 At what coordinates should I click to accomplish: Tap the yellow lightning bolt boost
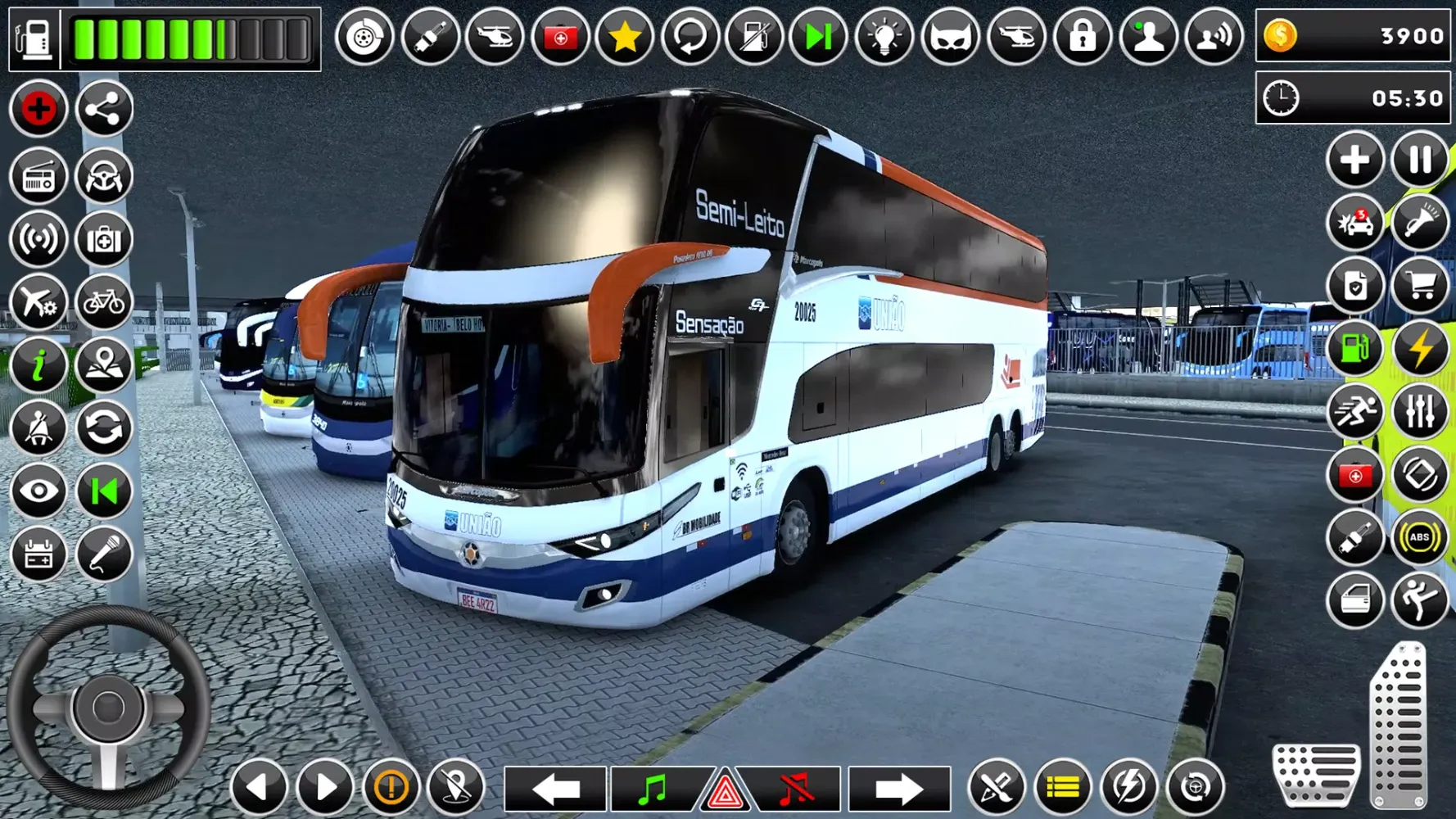(x=1419, y=349)
